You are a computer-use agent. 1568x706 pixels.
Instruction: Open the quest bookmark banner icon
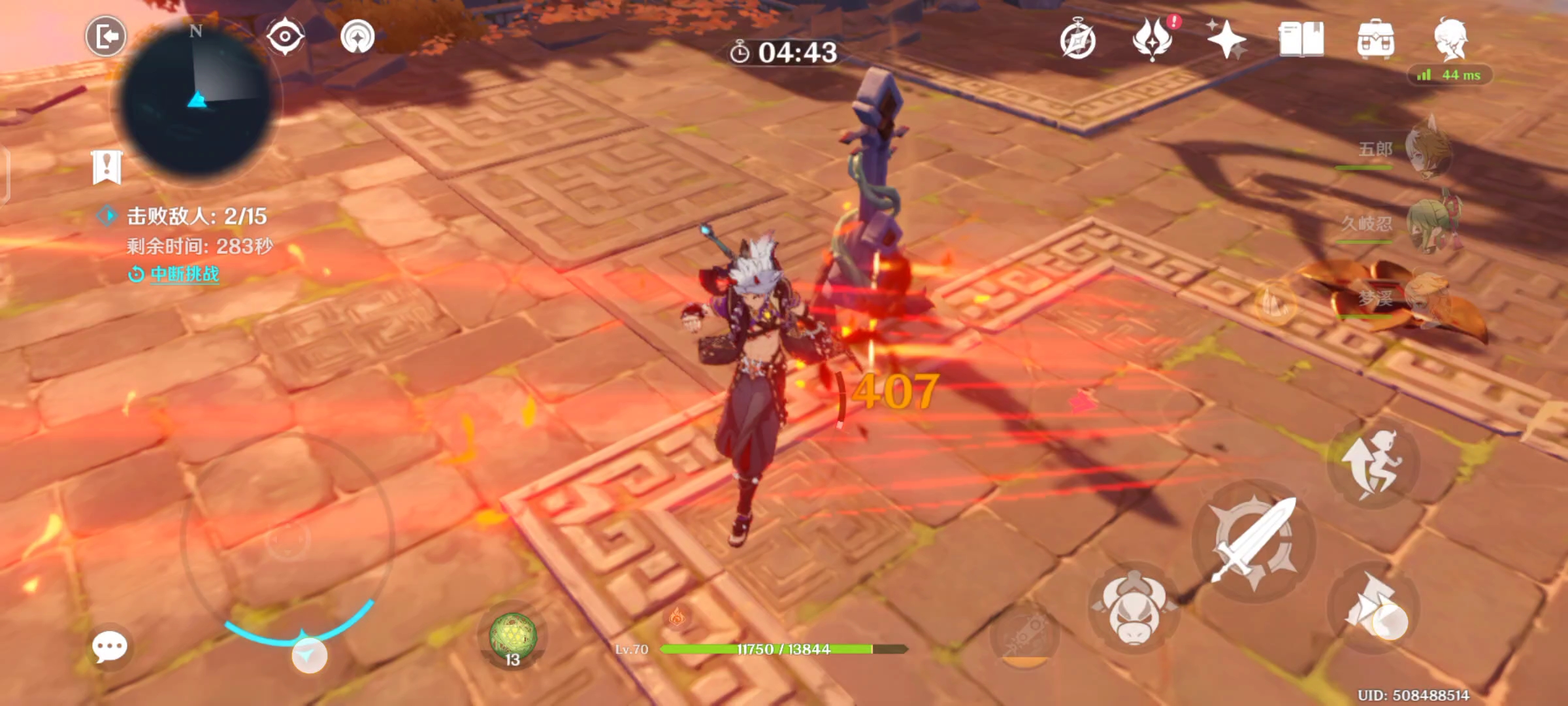pos(106,167)
